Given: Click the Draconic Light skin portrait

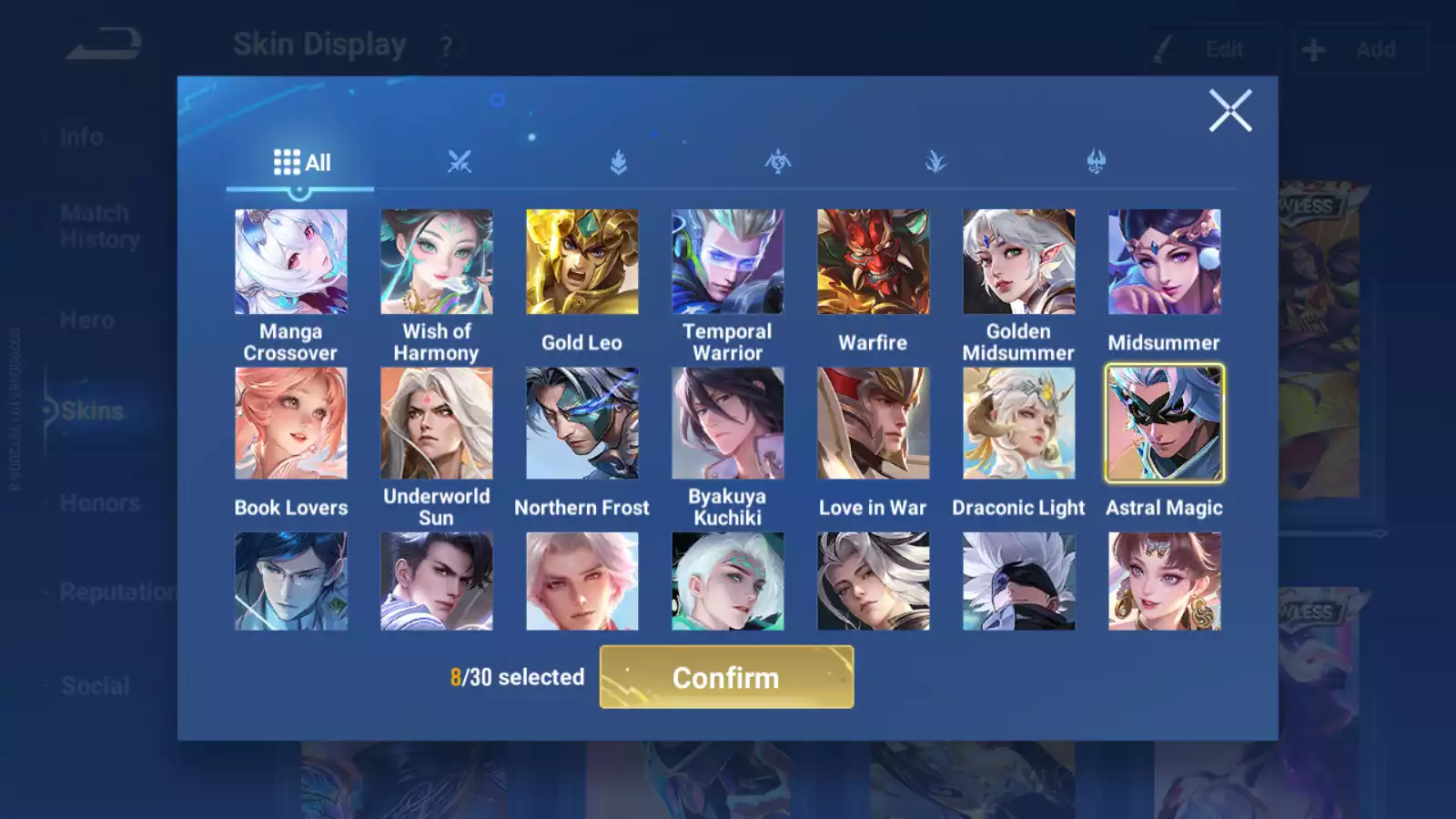Looking at the screenshot, I should (1018, 422).
